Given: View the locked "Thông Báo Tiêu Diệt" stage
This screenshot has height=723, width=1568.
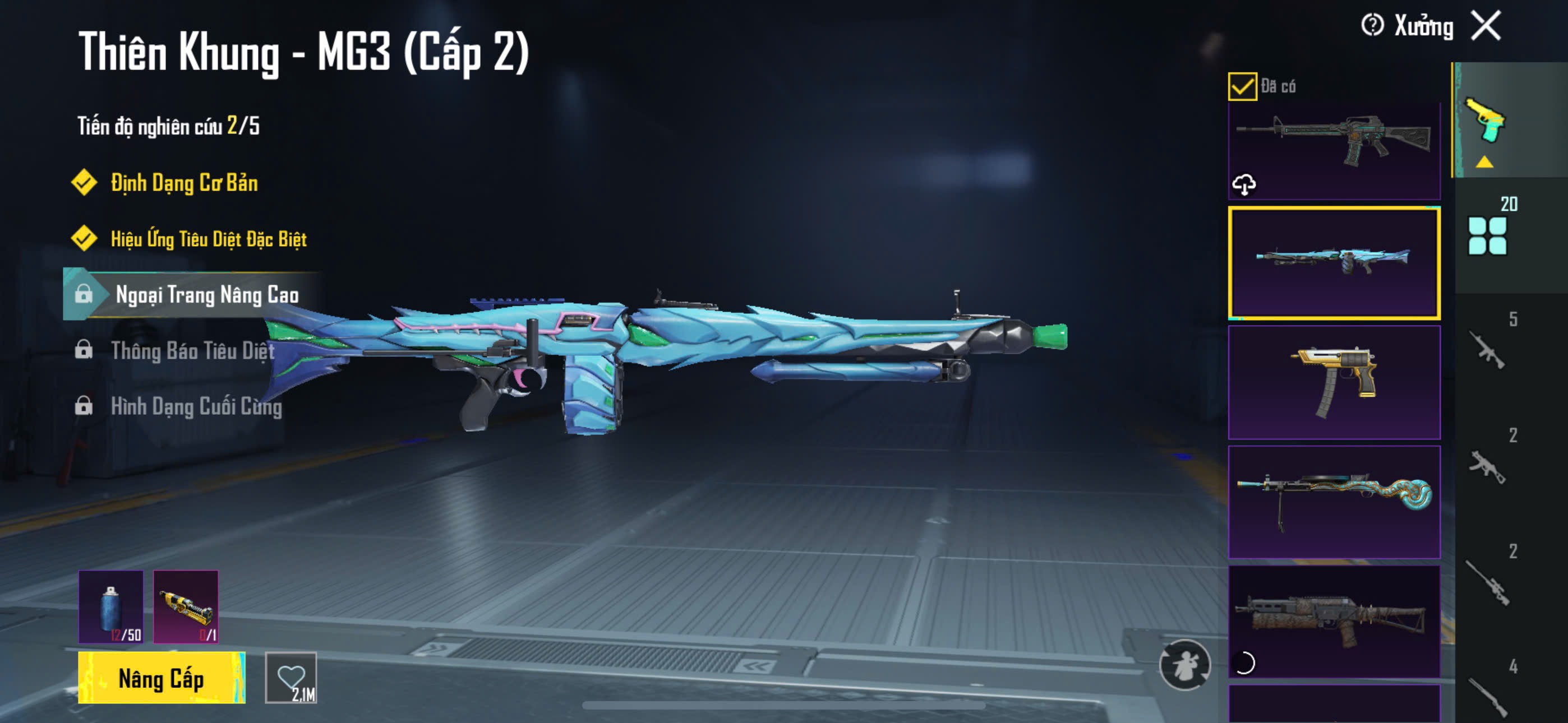Looking at the screenshot, I should click(x=192, y=351).
